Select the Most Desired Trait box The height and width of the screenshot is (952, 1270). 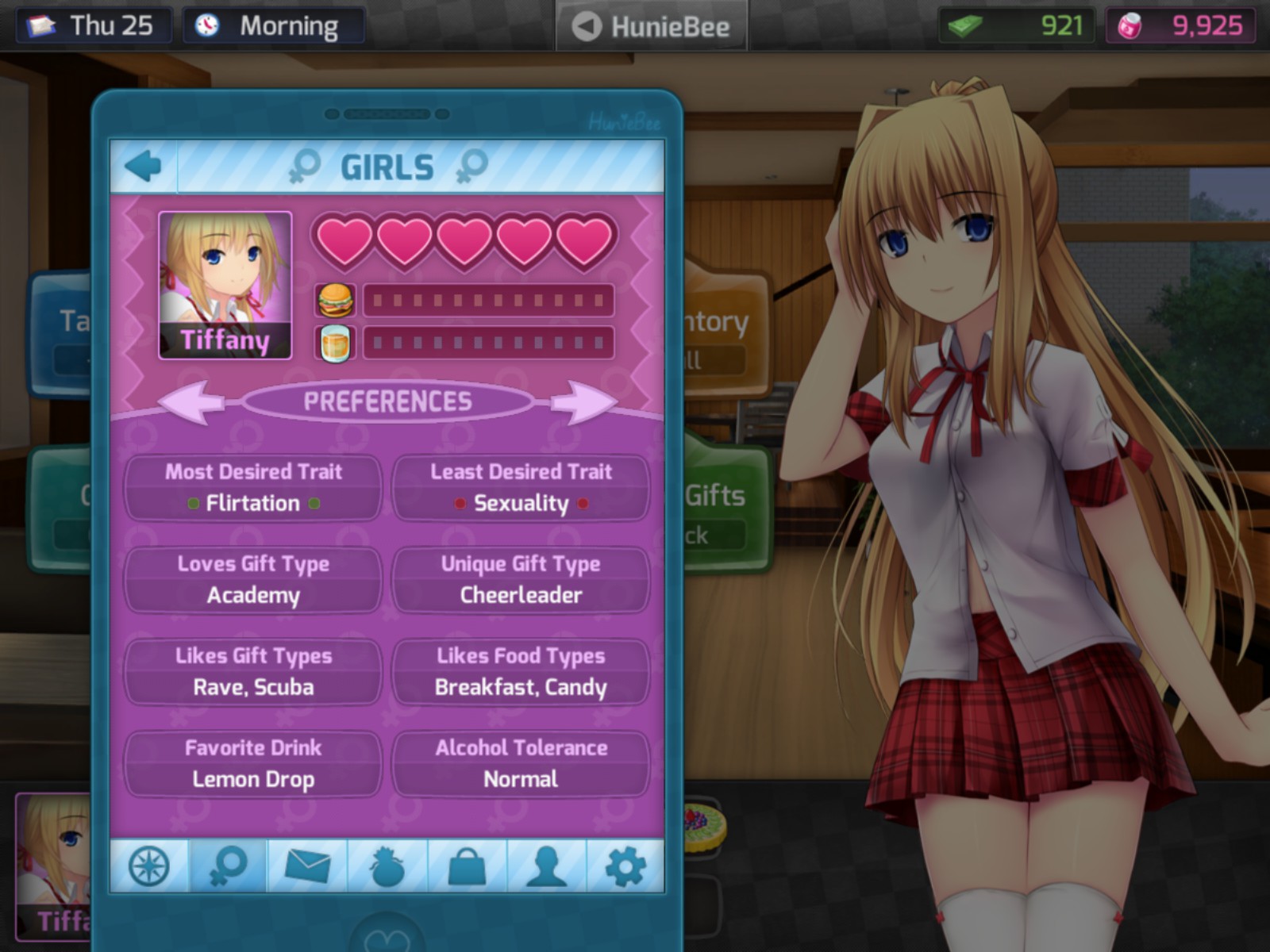[253, 488]
